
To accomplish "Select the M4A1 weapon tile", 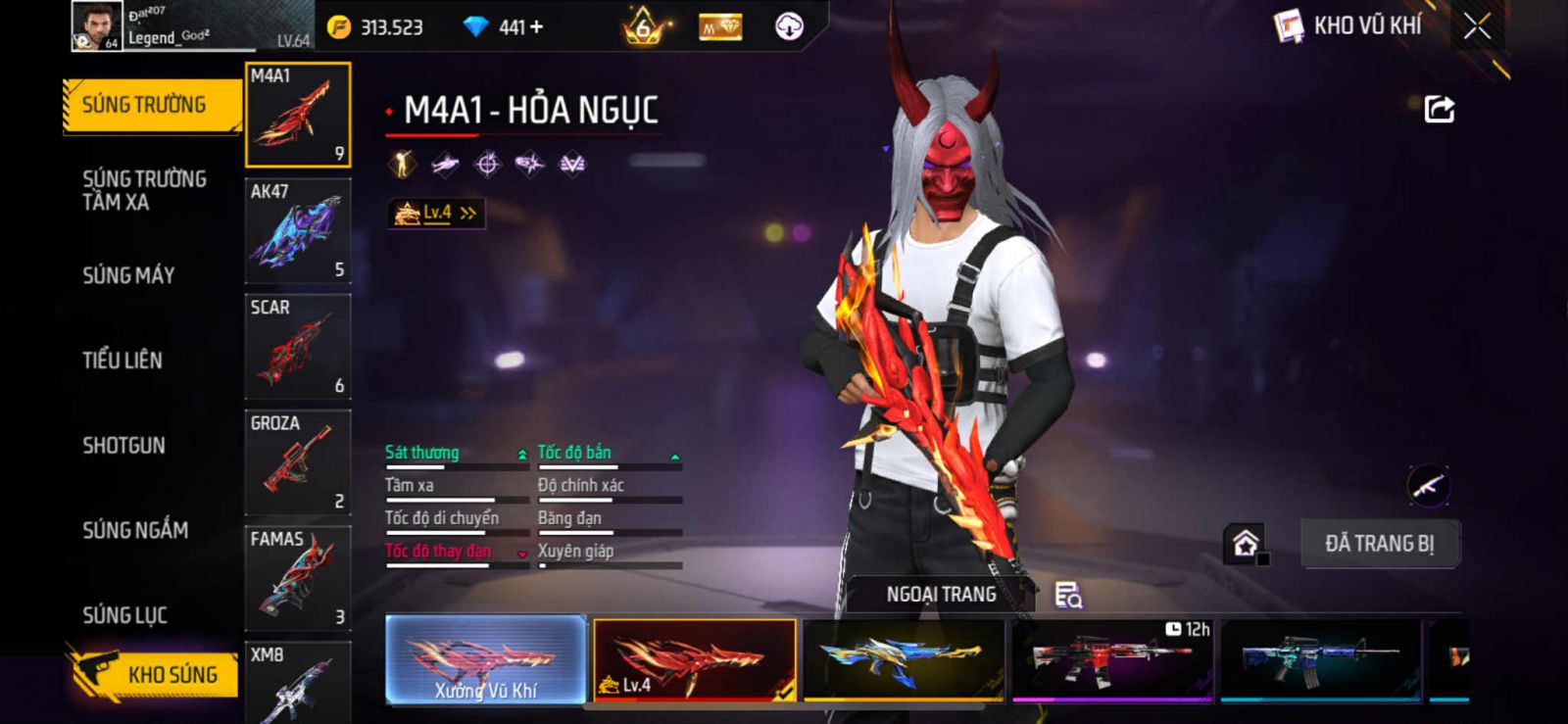I will [298, 115].
